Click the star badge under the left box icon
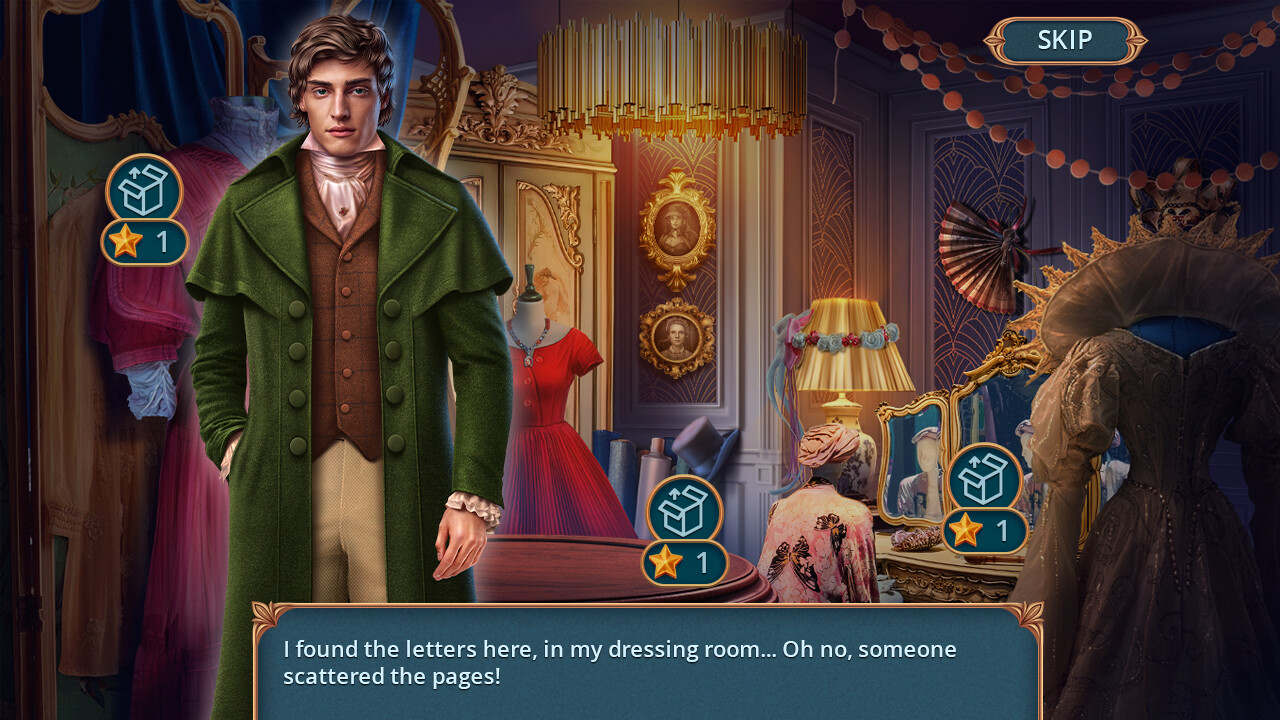Screen dimensions: 1280x720 click(145, 242)
